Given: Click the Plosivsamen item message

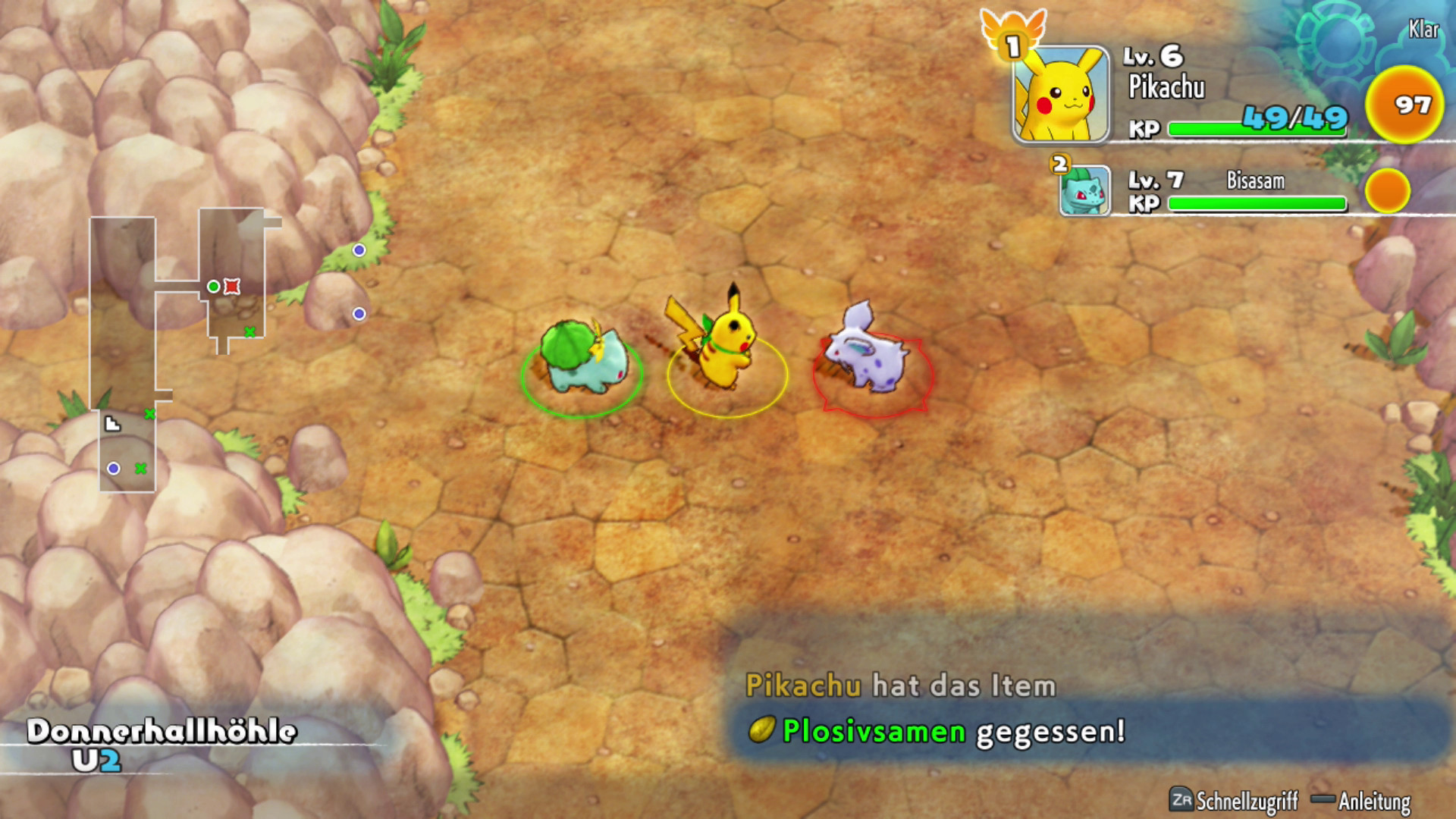Looking at the screenshot, I should click(937, 731).
